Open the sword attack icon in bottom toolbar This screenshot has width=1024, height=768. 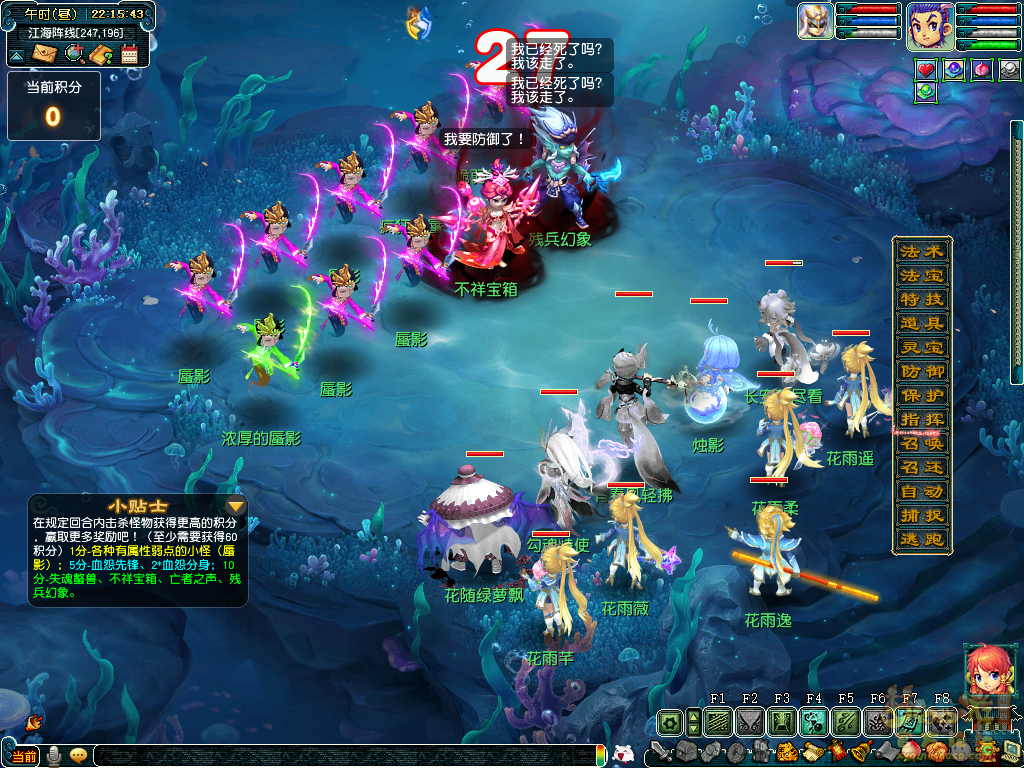662,750
